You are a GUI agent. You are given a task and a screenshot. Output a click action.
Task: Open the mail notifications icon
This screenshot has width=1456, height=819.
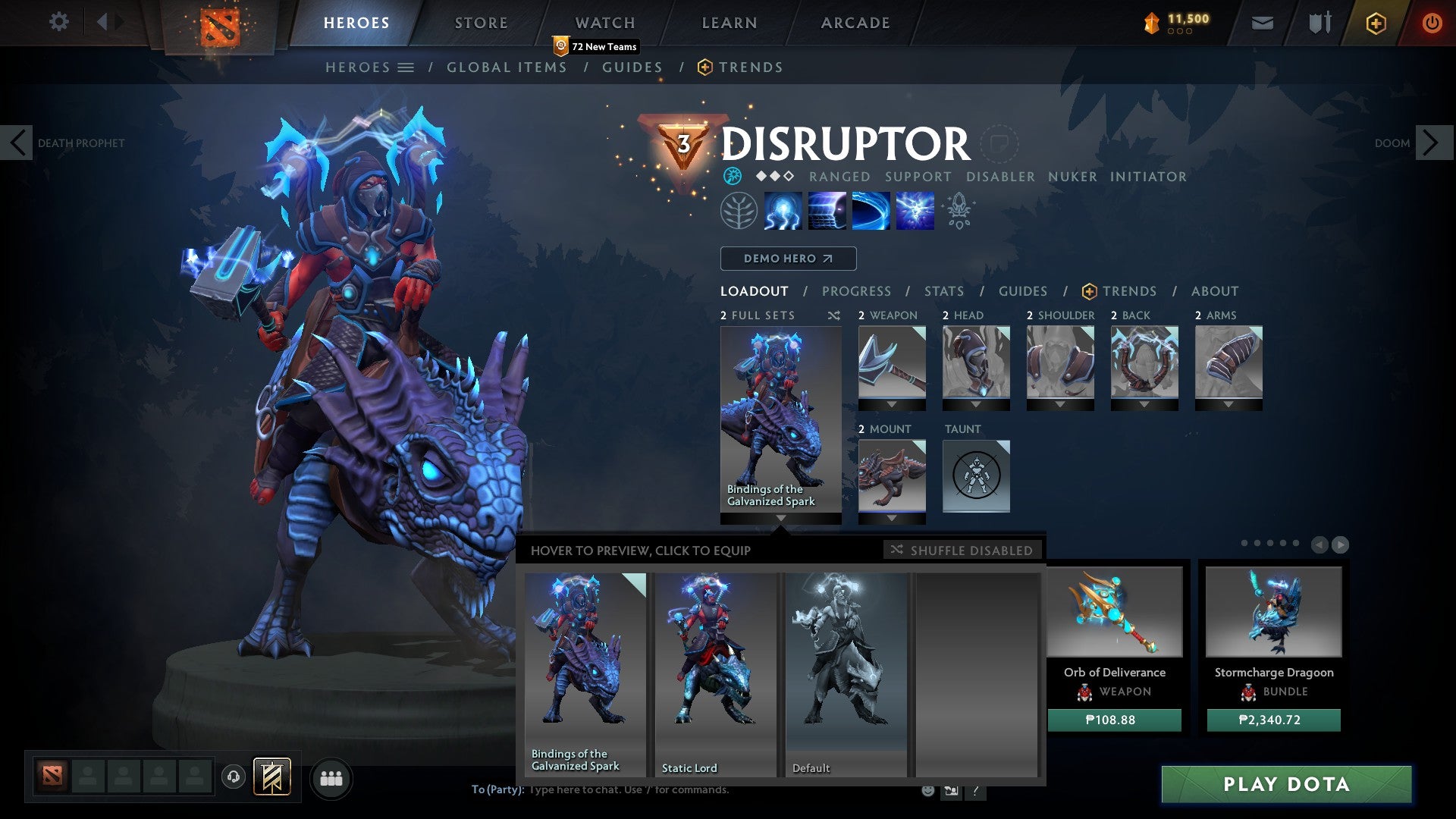tap(1262, 23)
